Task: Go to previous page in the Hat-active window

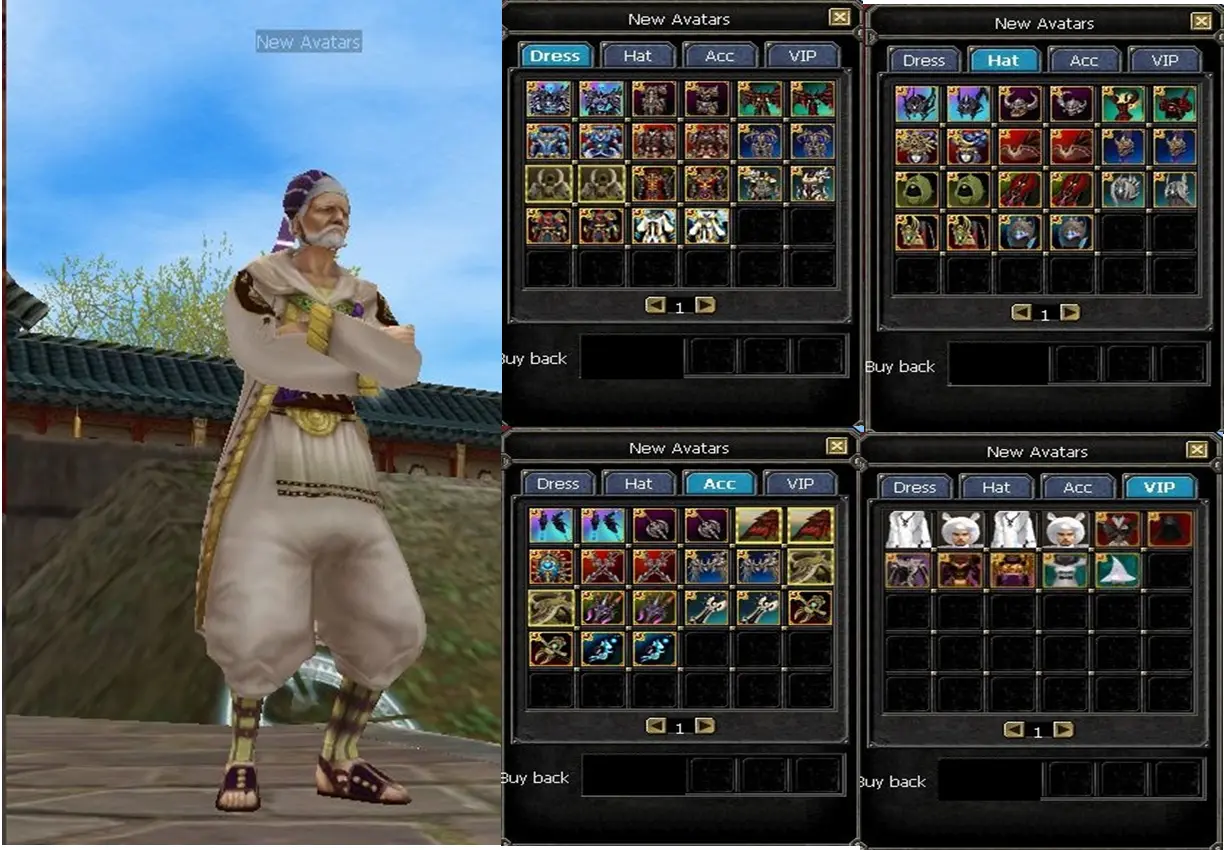Action: pyautogui.click(x=1021, y=313)
